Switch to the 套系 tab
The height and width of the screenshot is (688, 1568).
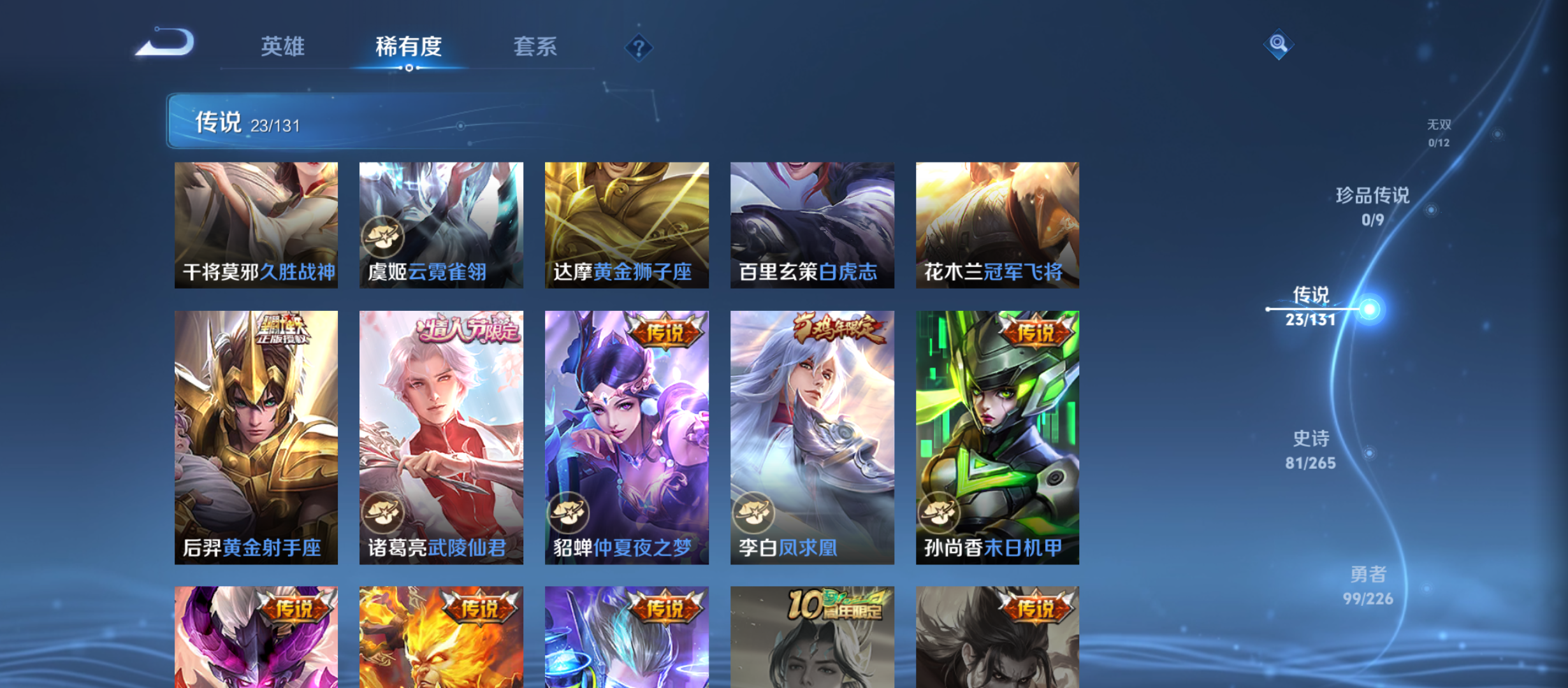click(536, 47)
